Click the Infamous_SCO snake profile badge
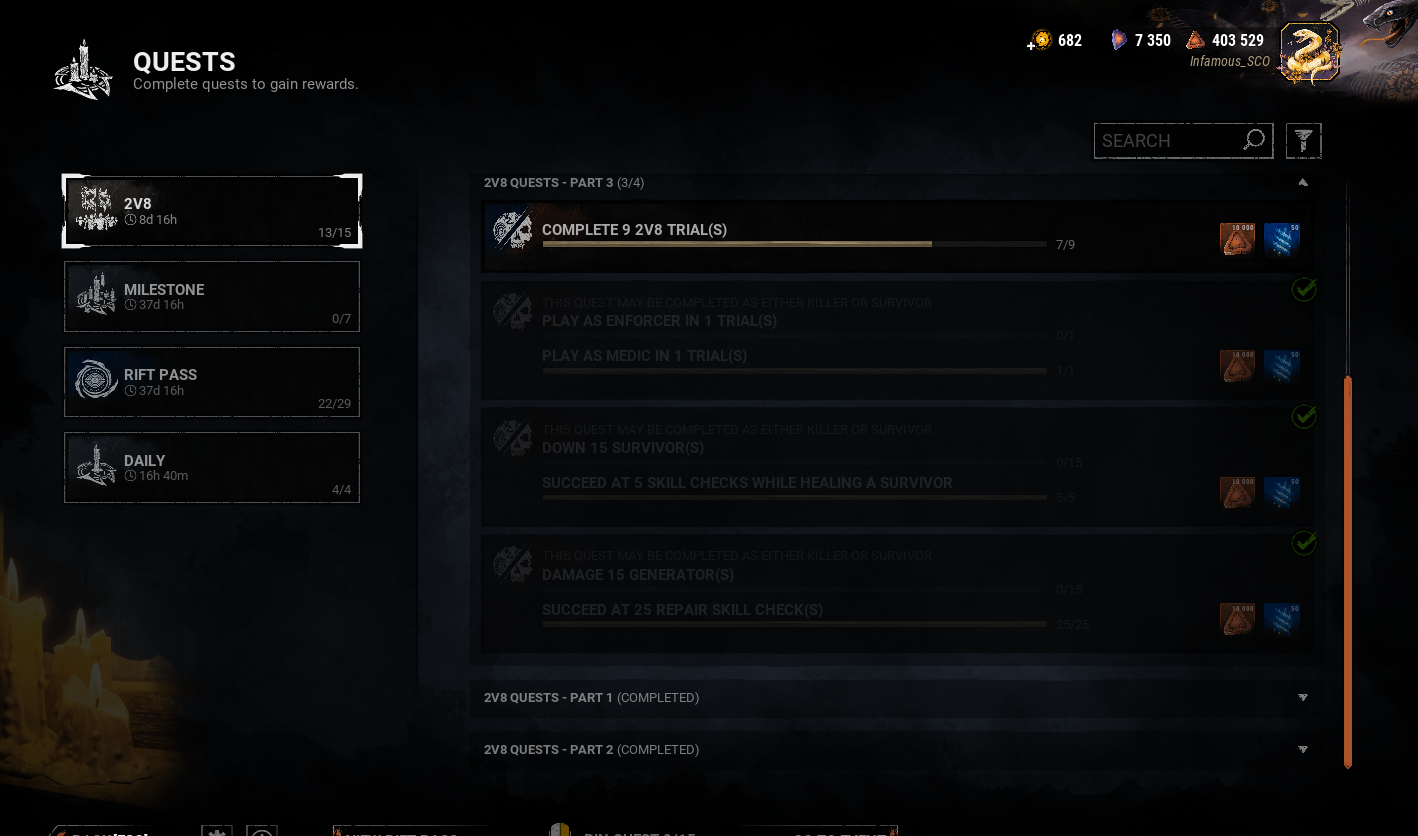 coord(1309,51)
